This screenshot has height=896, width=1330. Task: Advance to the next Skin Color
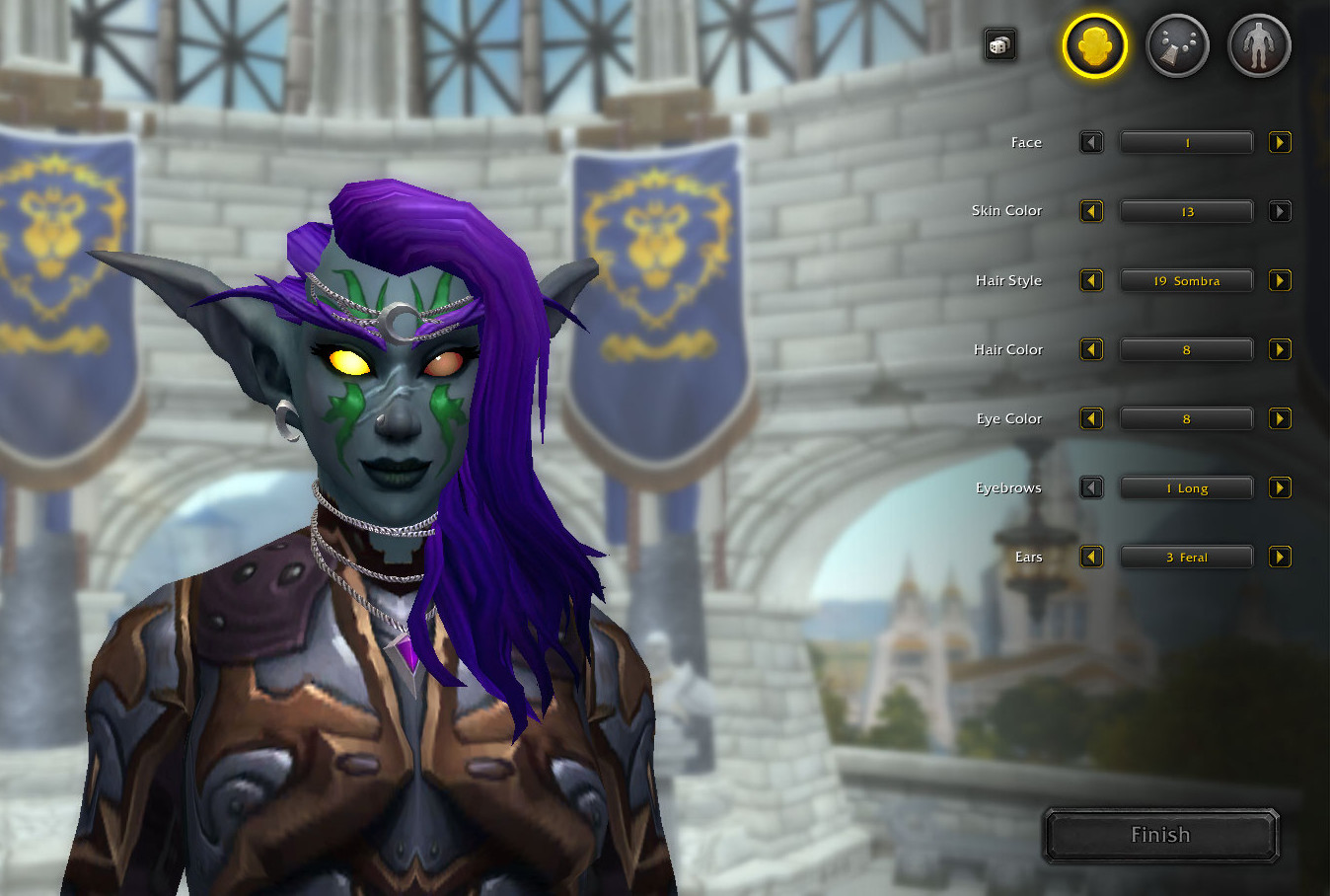(1280, 210)
